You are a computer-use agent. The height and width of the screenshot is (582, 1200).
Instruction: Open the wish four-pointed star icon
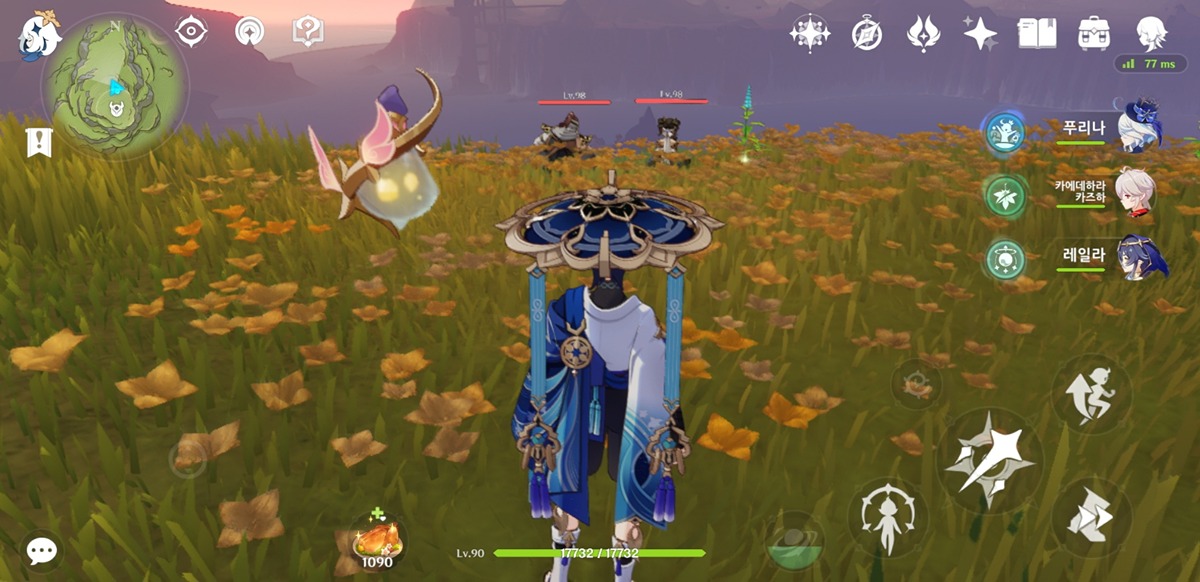coord(979,33)
